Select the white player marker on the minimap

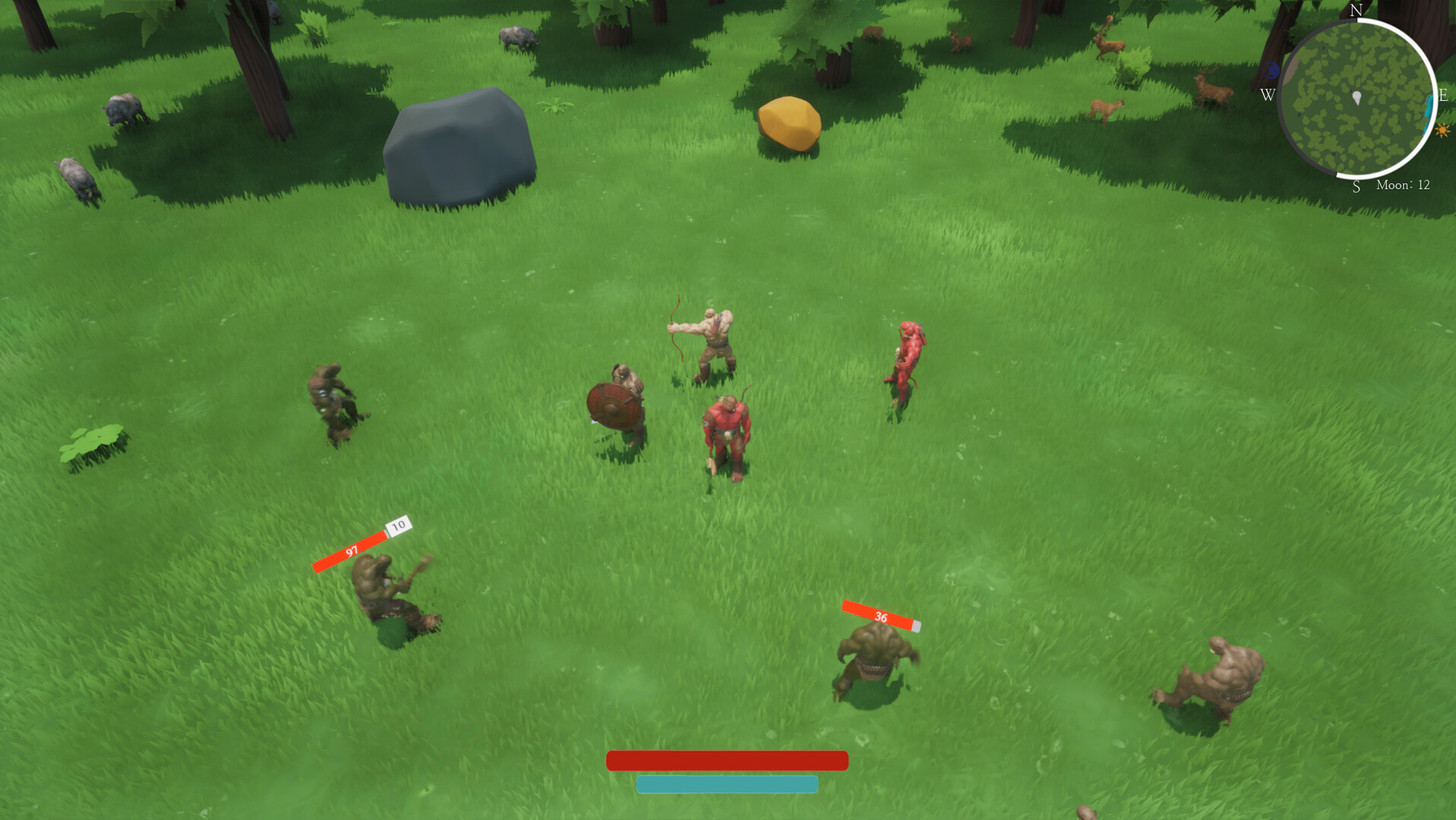click(1357, 97)
